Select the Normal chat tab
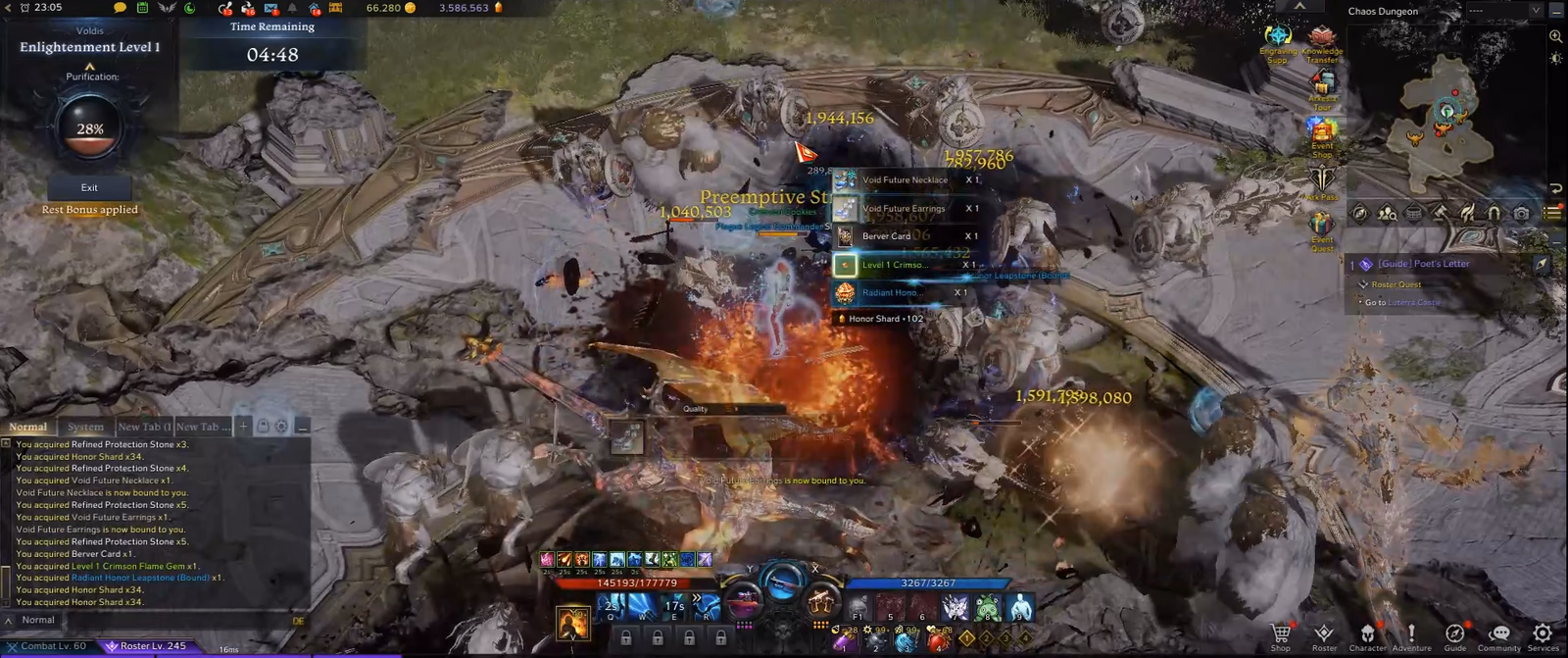This screenshot has width=1568, height=658. pos(28,427)
